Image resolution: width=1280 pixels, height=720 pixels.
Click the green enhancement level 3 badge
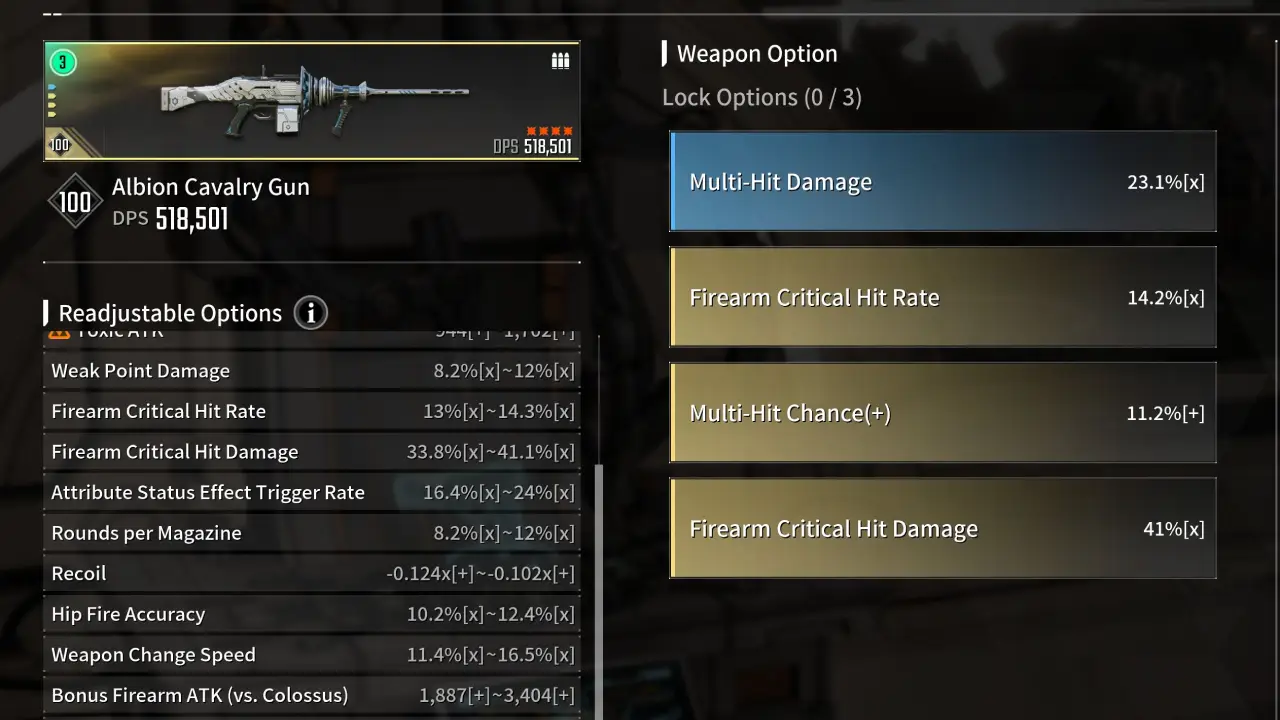point(62,62)
